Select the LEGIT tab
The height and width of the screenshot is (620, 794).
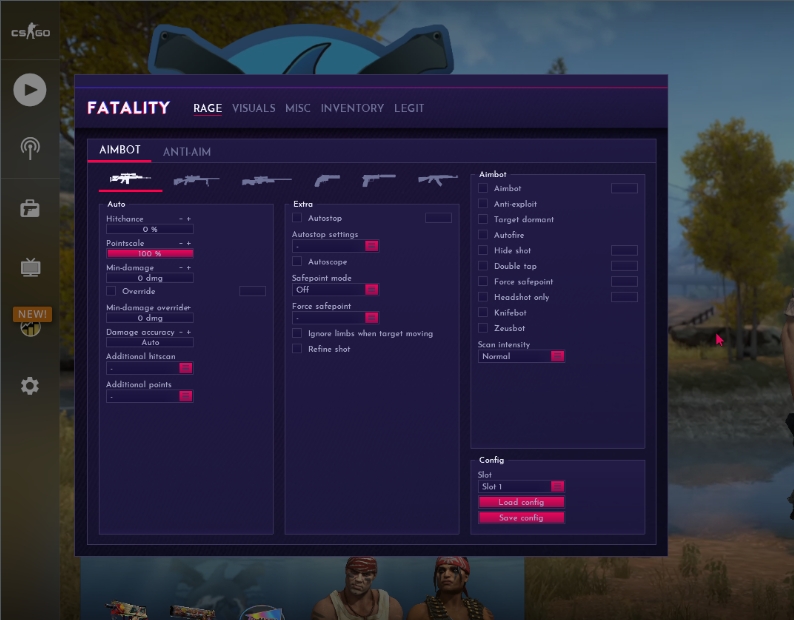click(x=409, y=108)
